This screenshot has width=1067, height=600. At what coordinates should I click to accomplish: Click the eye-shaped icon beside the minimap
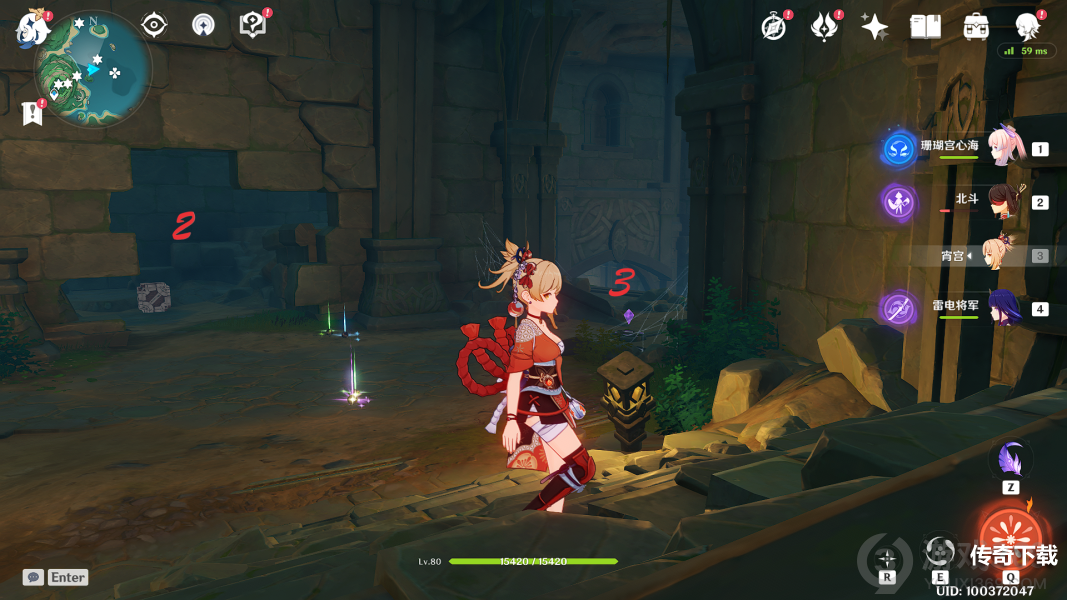(154, 25)
